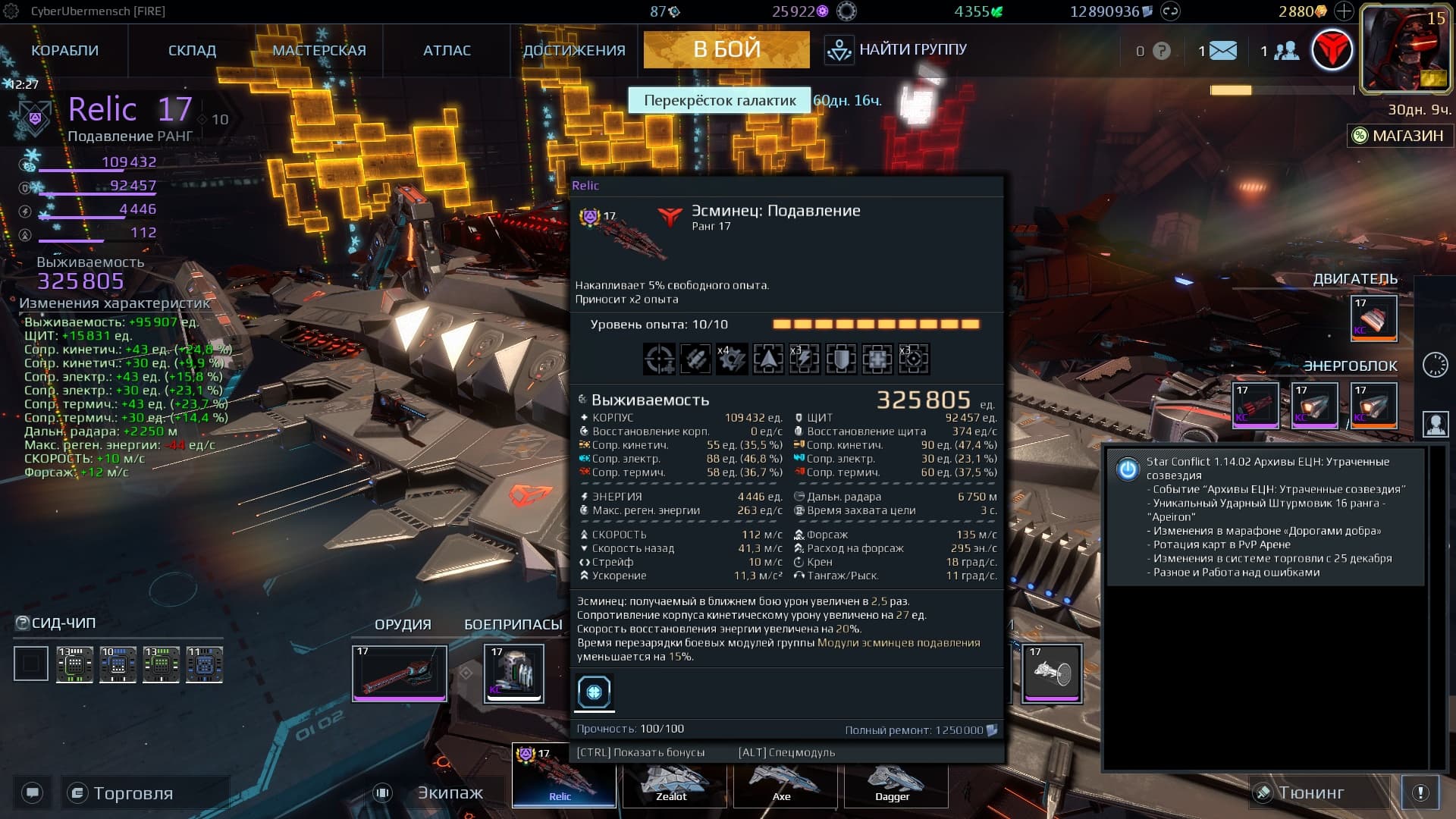The image size is (1456, 819).
Task: Open the Торговля trade panel
Action: pos(133,793)
